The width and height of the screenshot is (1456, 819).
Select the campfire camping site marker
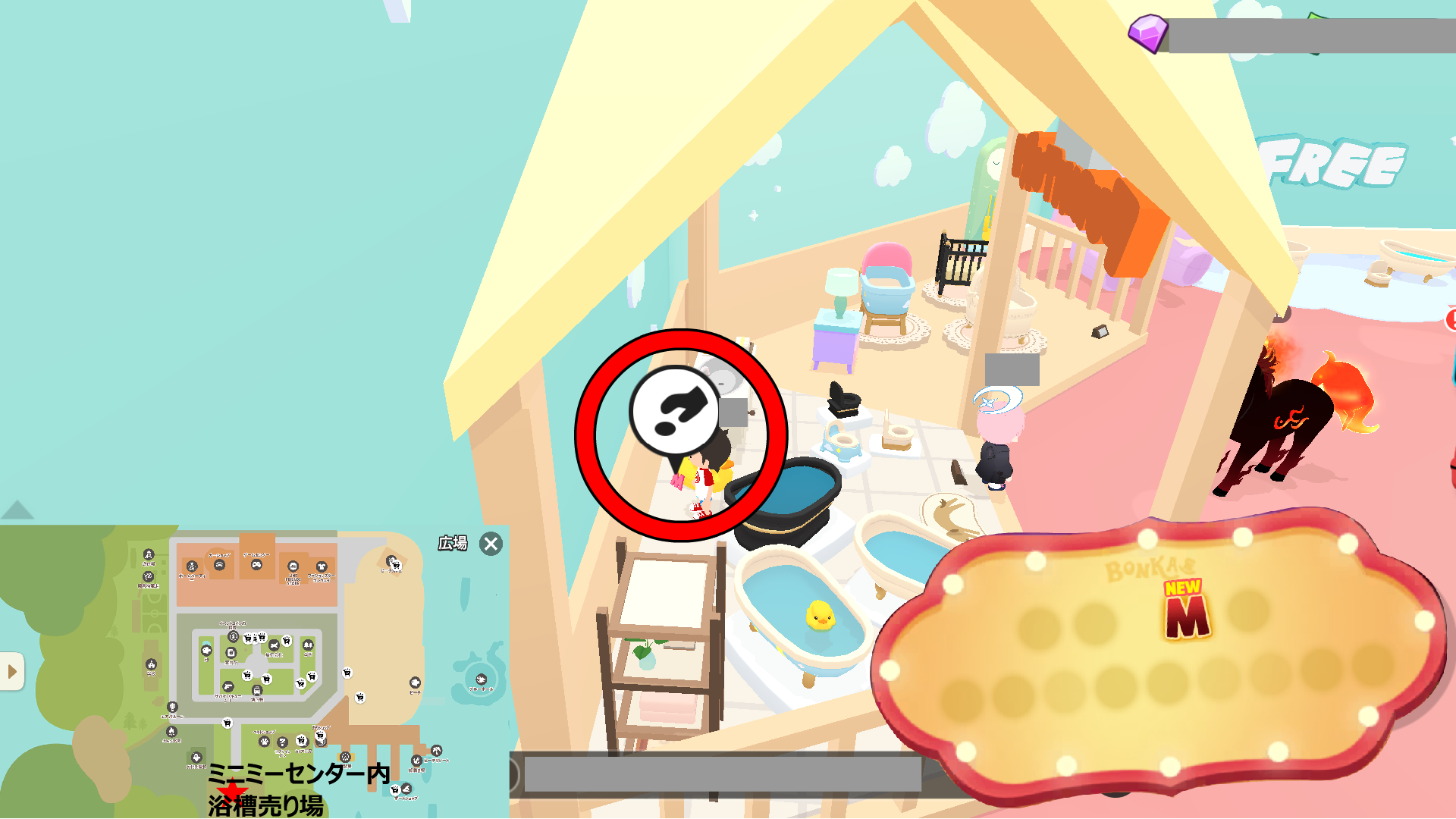pyautogui.click(x=171, y=731)
